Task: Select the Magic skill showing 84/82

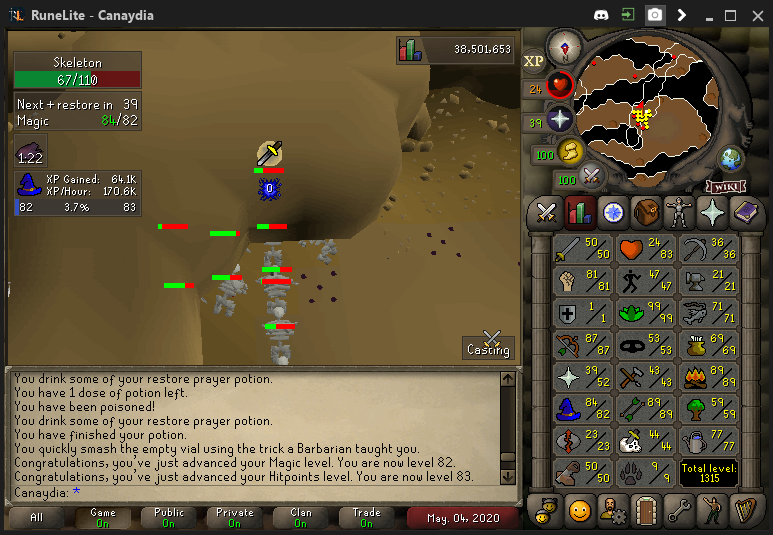Action: (x=584, y=409)
